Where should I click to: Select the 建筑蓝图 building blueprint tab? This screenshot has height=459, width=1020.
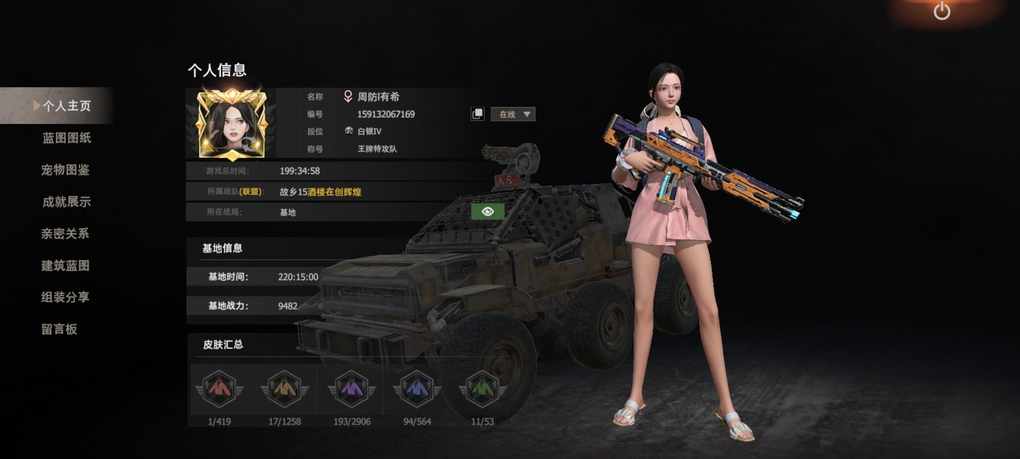pyautogui.click(x=66, y=266)
